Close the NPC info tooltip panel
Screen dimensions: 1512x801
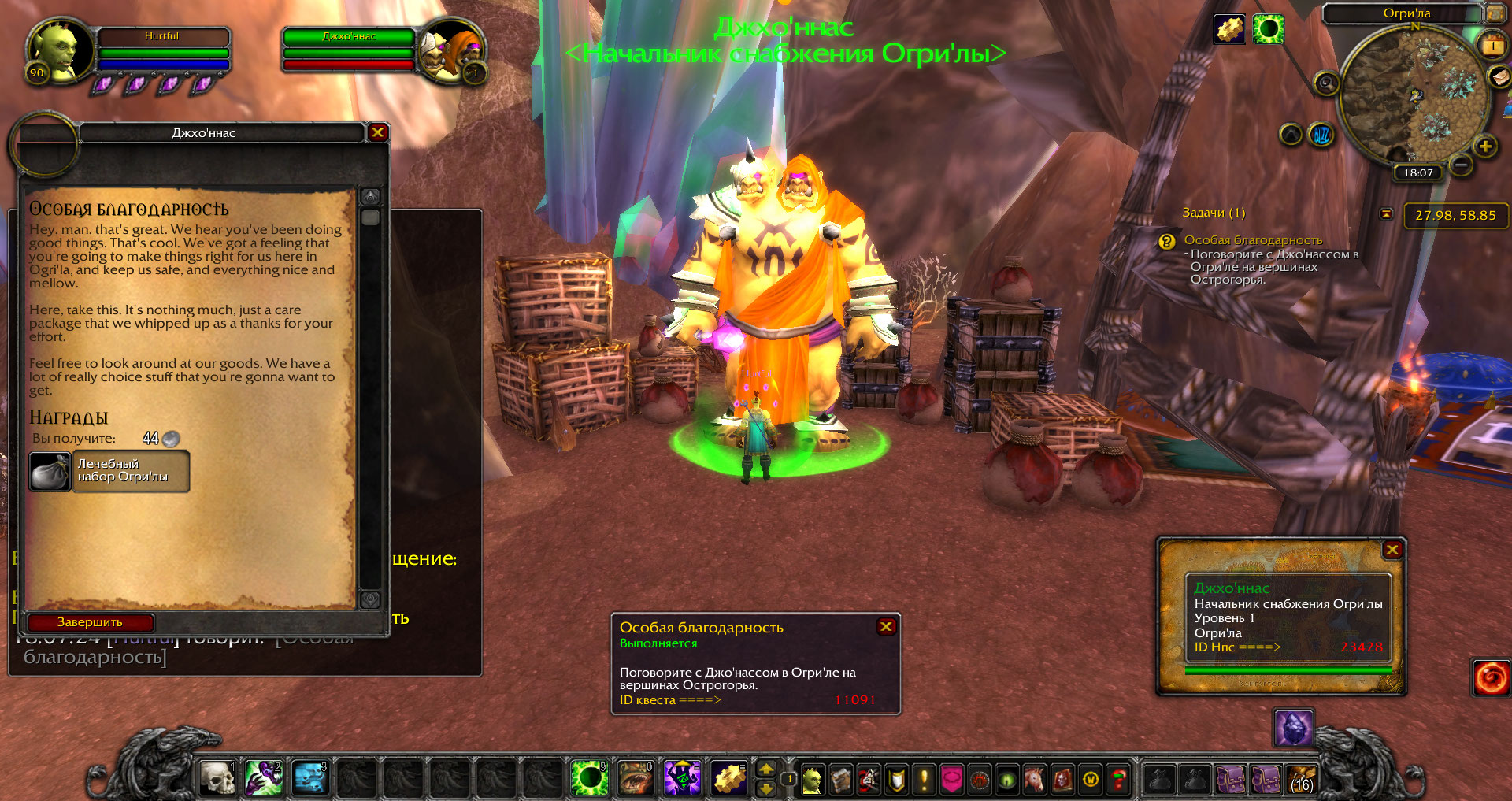(1392, 550)
